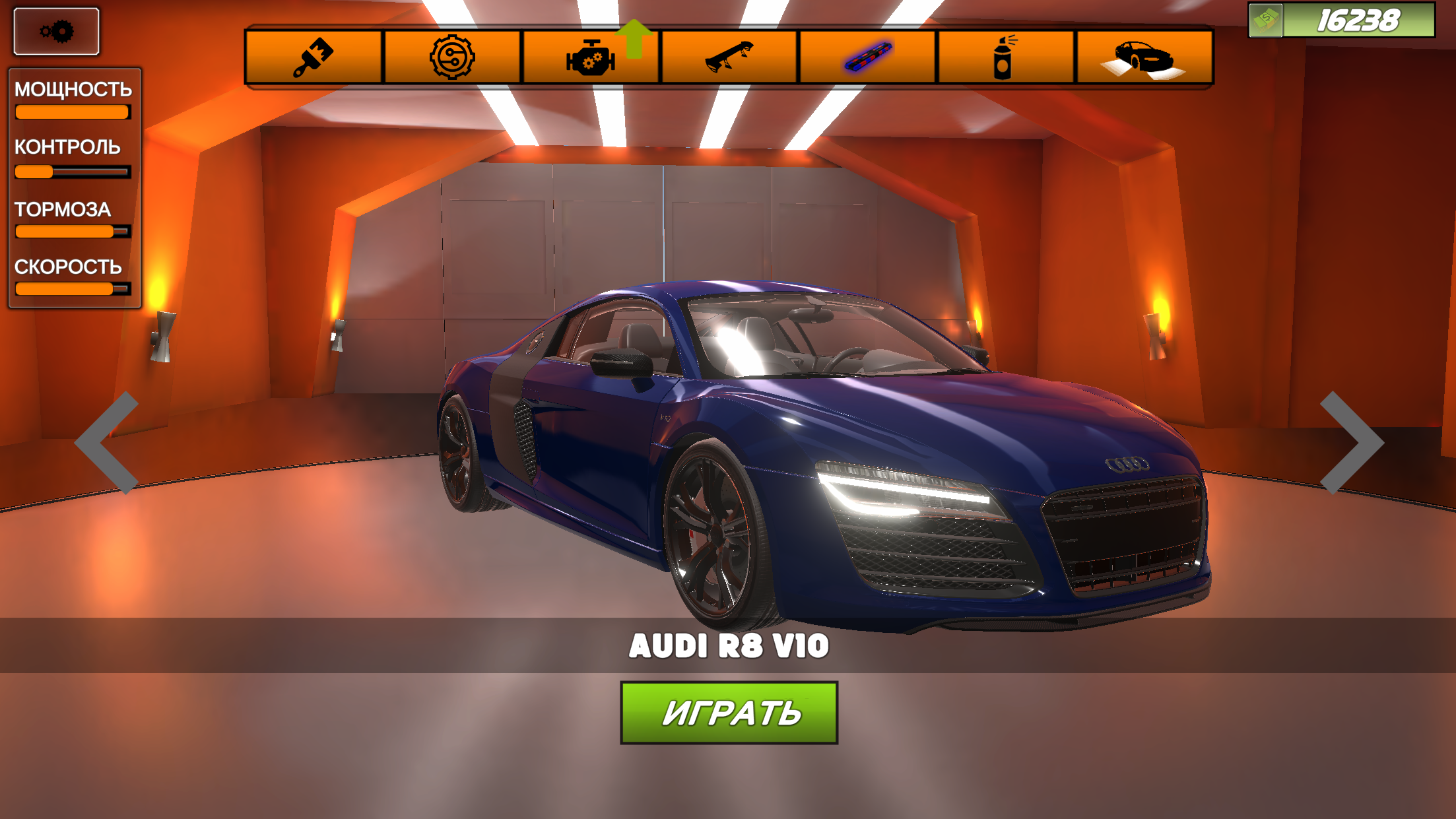Click the green cash balance icon
Image resolution: width=1456 pixels, height=819 pixels.
coord(1266,20)
